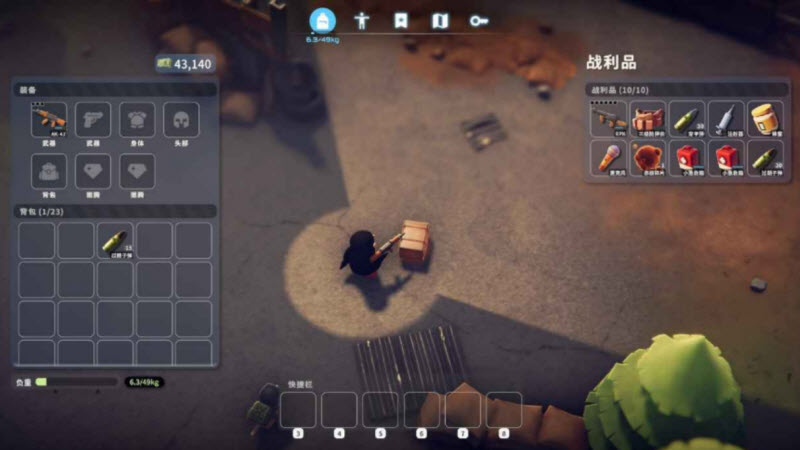Click the empty pistol weapon slot
The height and width of the screenshot is (450, 800).
(93, 120)
